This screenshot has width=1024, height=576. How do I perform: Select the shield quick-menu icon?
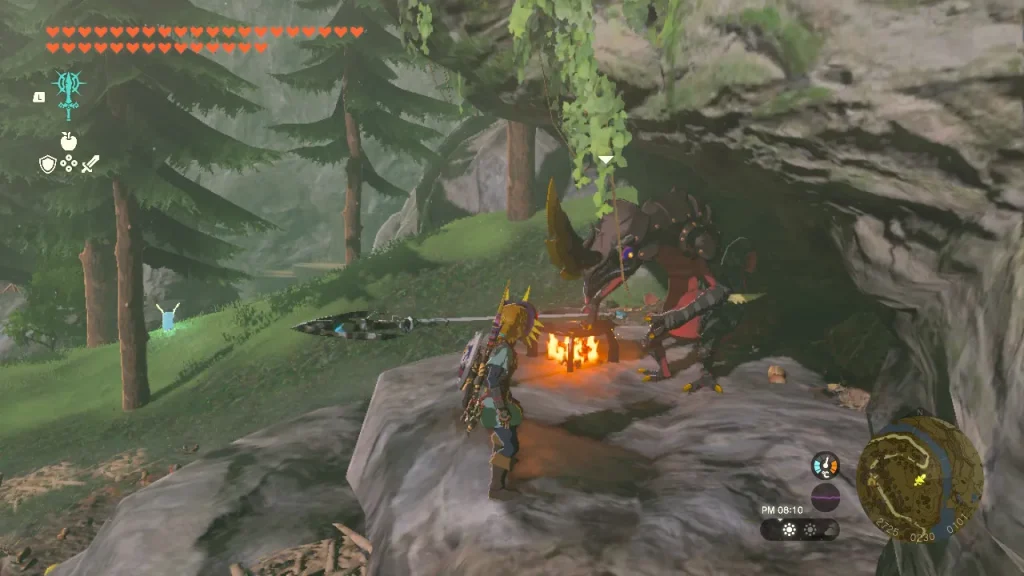click(x=47, y=164)
